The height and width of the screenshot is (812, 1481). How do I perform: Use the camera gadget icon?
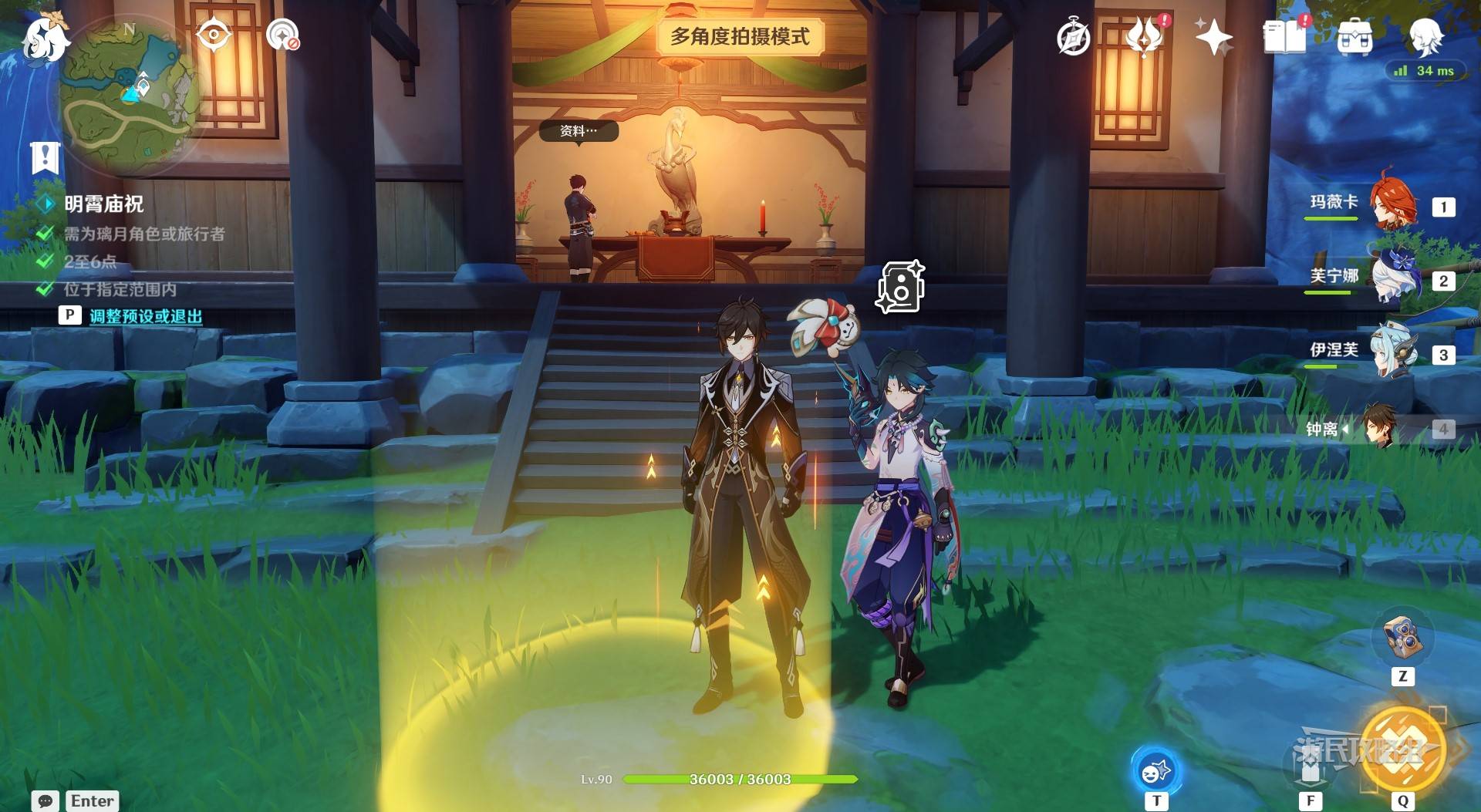tap(1402, 638)
